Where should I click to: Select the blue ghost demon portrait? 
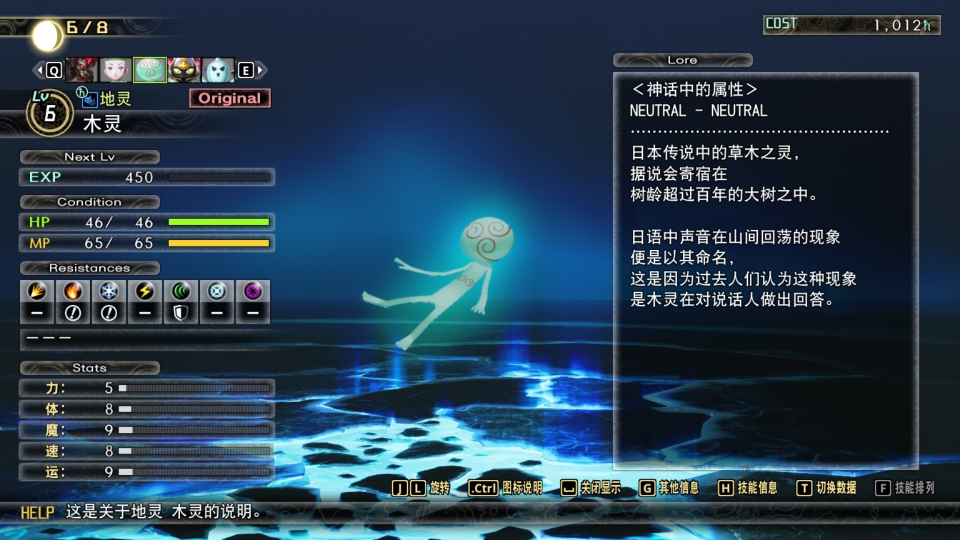tap(218, 70)
